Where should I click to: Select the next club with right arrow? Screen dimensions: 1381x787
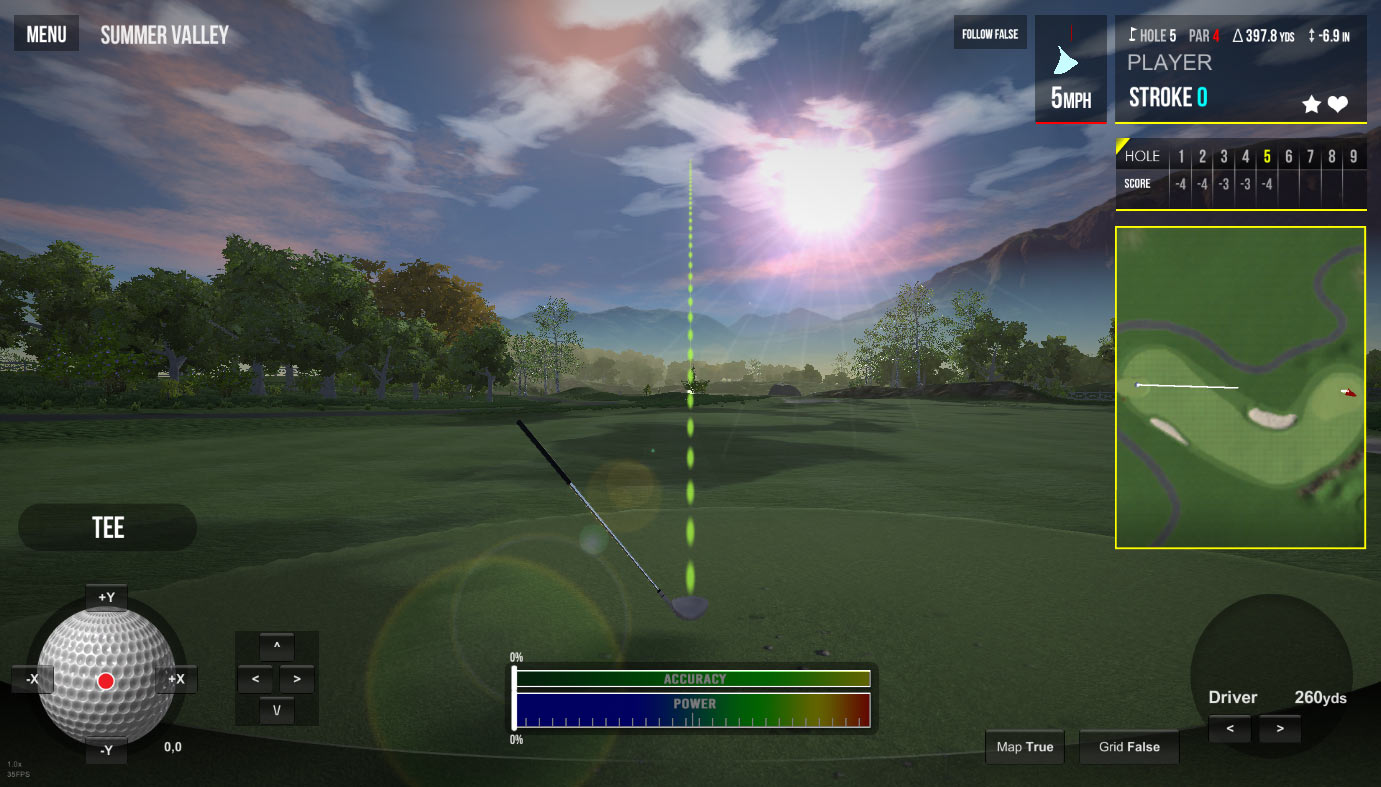tap(1280, 729)
